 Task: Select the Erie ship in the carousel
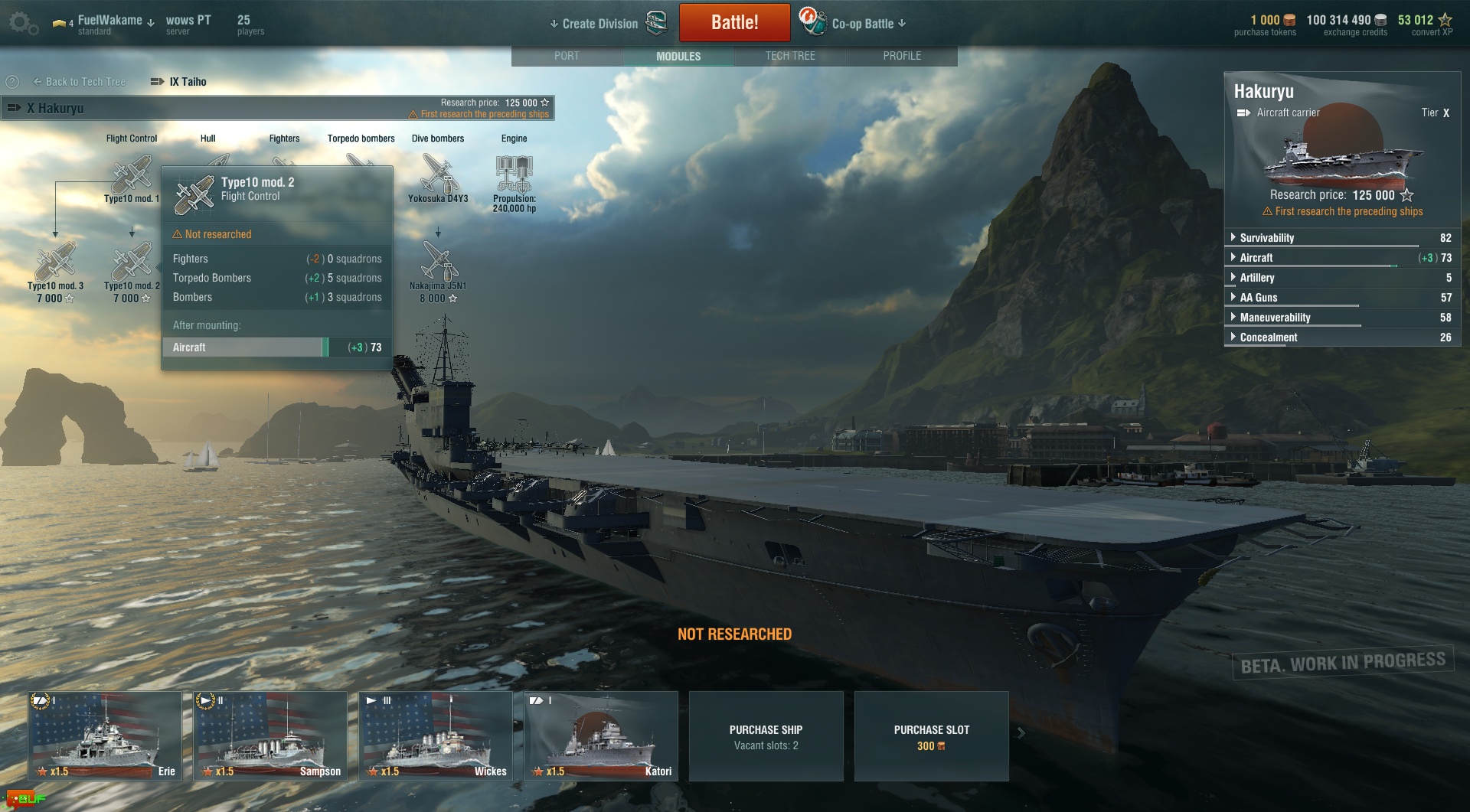105,735
